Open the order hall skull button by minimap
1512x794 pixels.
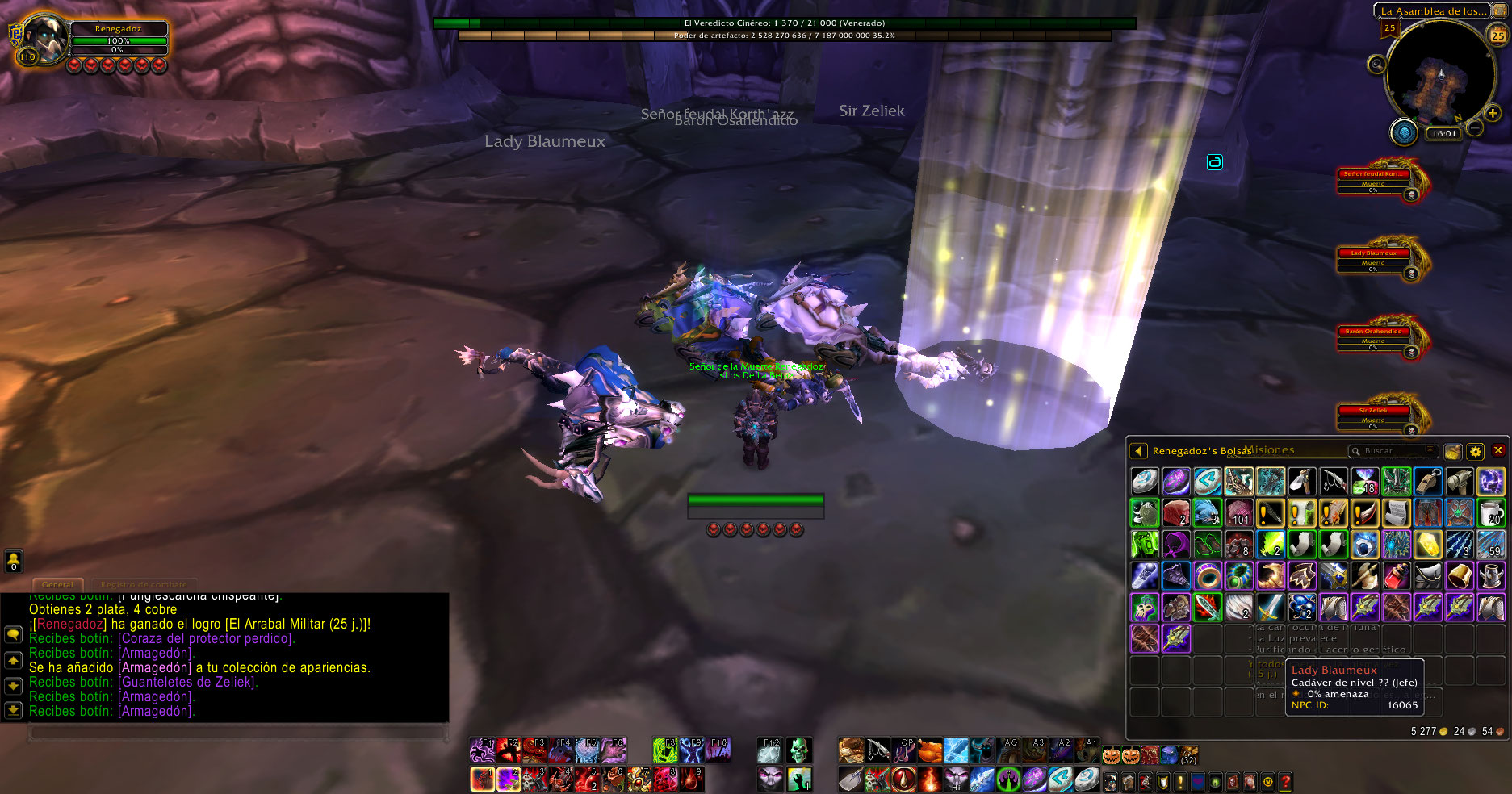[1404, 132]
